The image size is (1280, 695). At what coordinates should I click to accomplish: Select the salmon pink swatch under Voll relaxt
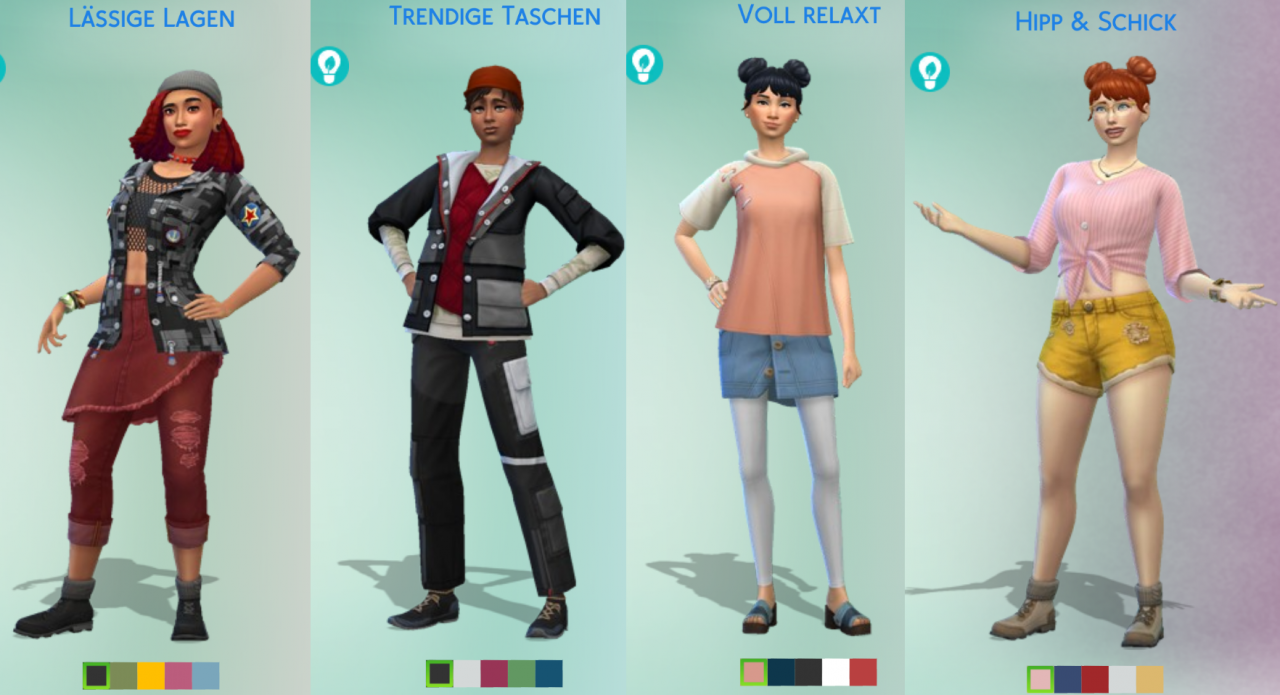[754, 672]
